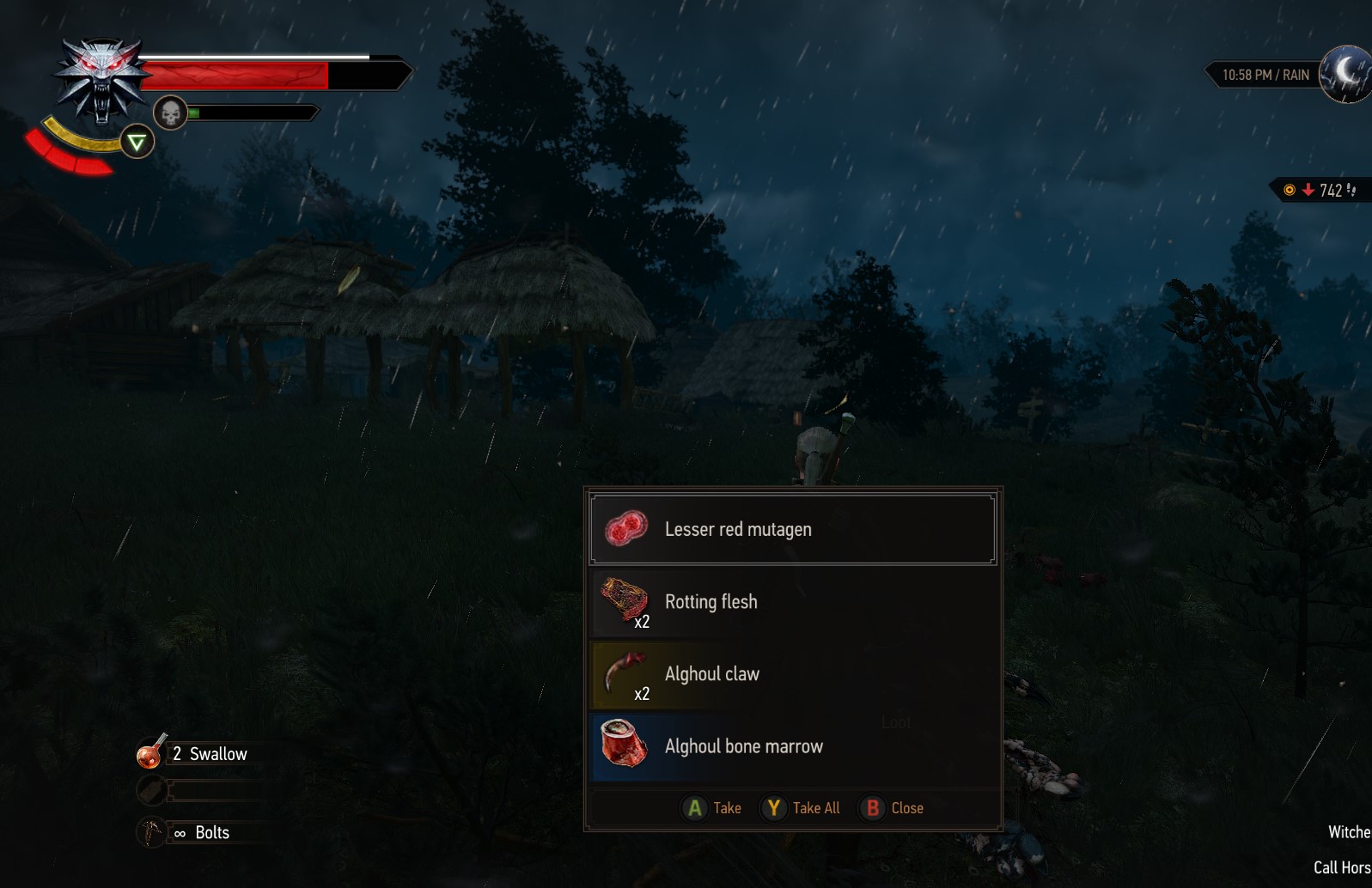Click the green triangle buff indicator
This screenshot has height=888, width=1372.
[x=136, y=143]
